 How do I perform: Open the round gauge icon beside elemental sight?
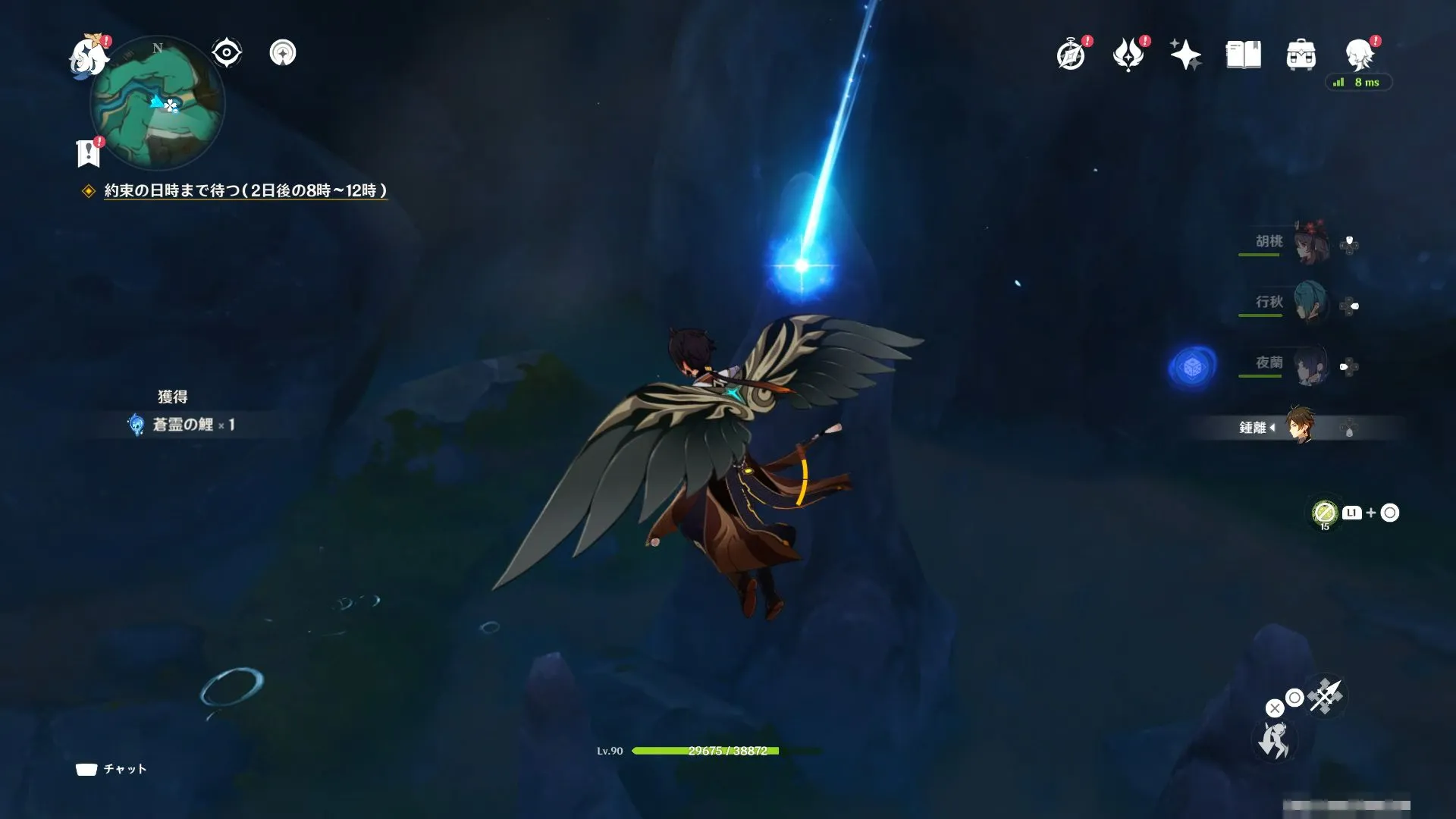(283, 53)
